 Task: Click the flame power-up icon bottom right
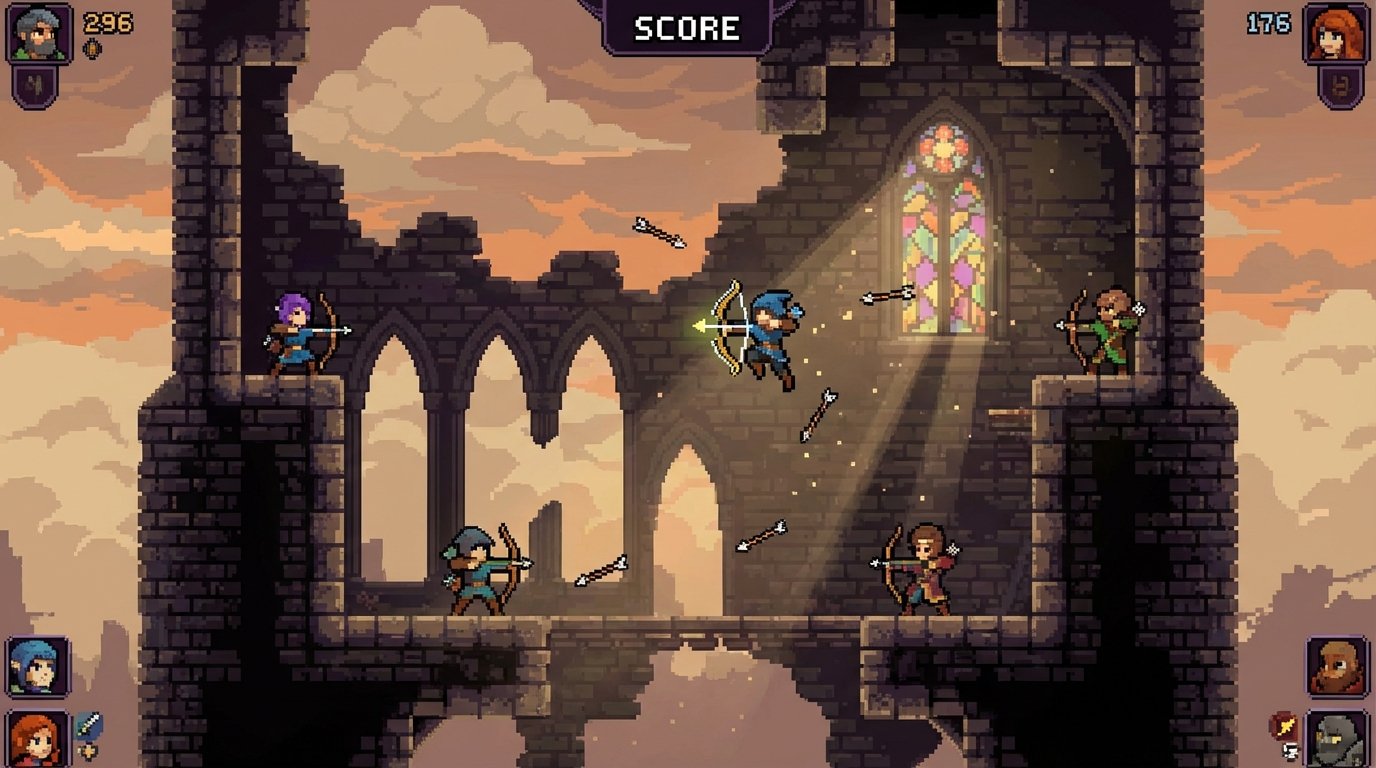point(1285,724)
